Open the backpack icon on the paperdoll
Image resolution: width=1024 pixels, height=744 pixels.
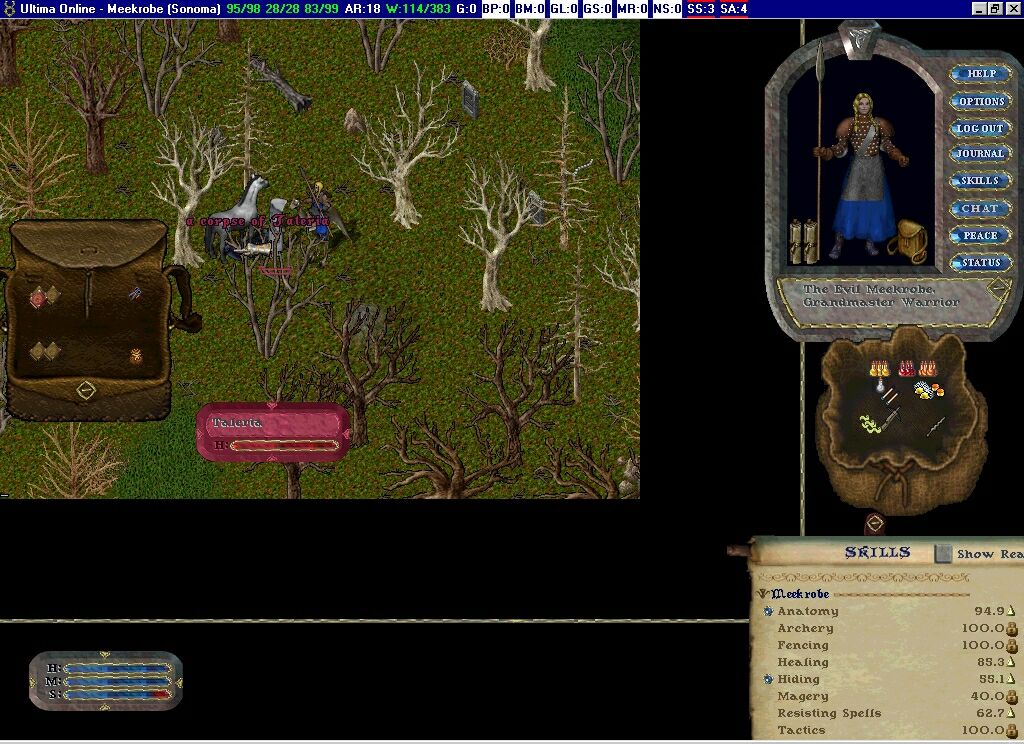(x=911, y=240)
